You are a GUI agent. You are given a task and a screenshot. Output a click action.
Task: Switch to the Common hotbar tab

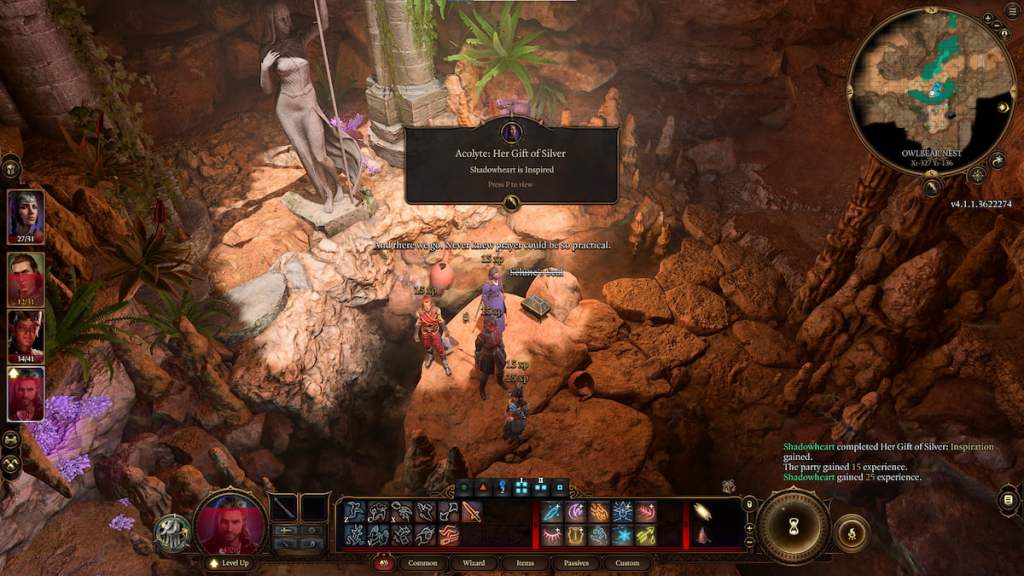coord(423,563)
